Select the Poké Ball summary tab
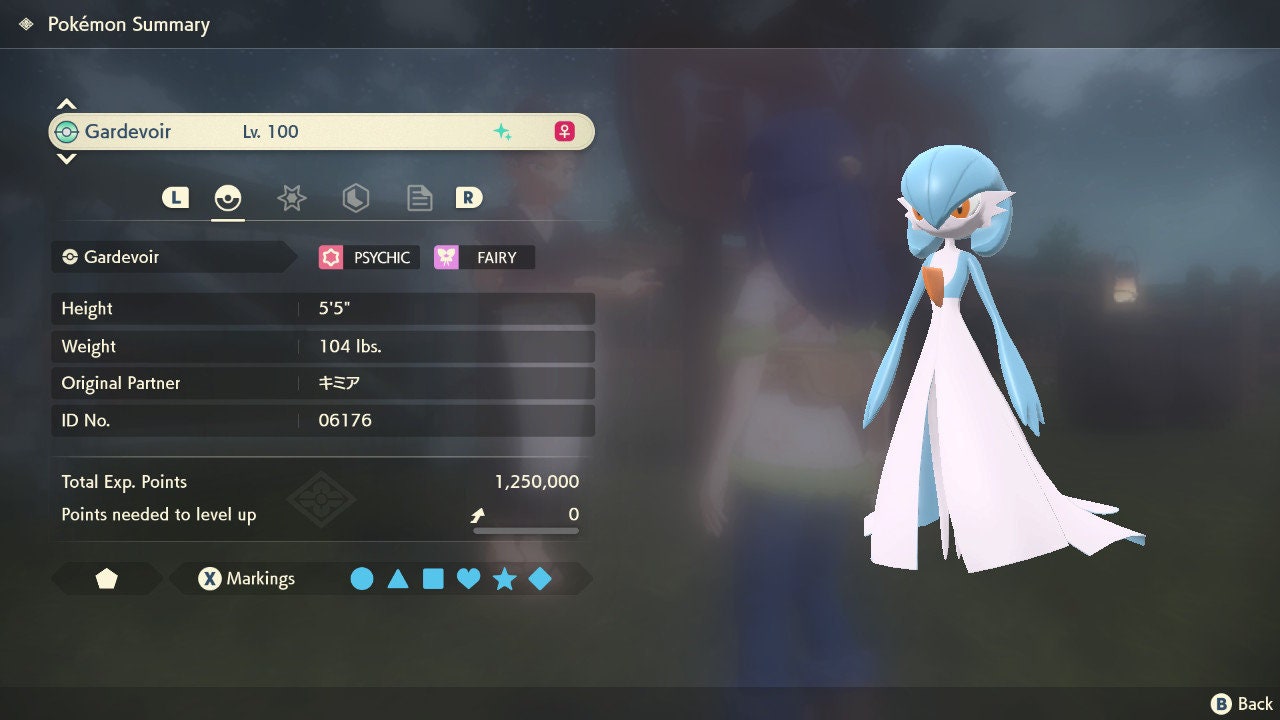Image resolution: width=1280 pixels, height=720 pixels. (228, 198)
